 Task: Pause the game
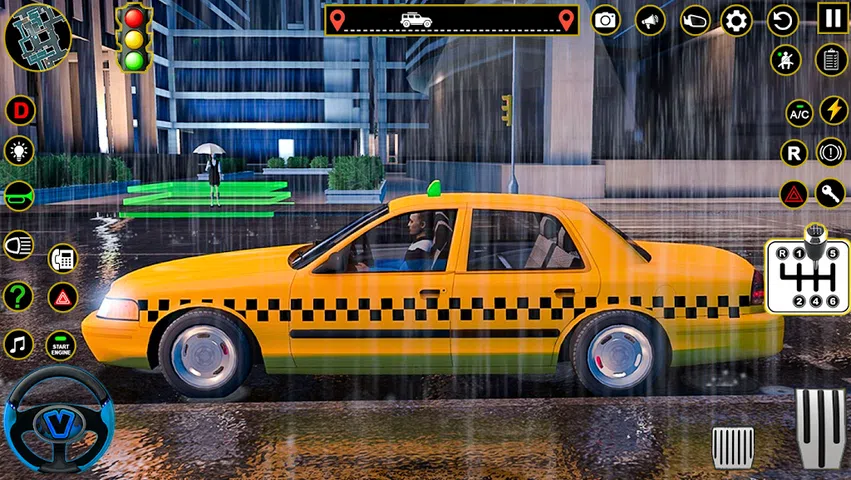click(x=832, y=17)
